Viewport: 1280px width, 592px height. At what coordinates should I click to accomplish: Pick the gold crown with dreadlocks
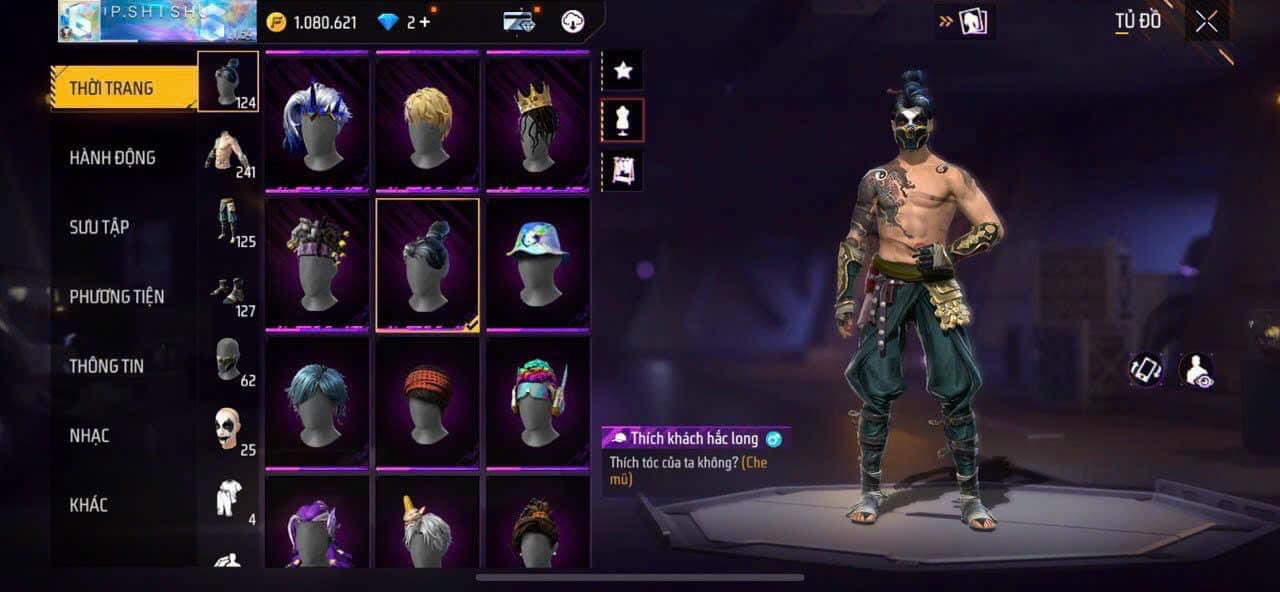click(x=538, y=120)
